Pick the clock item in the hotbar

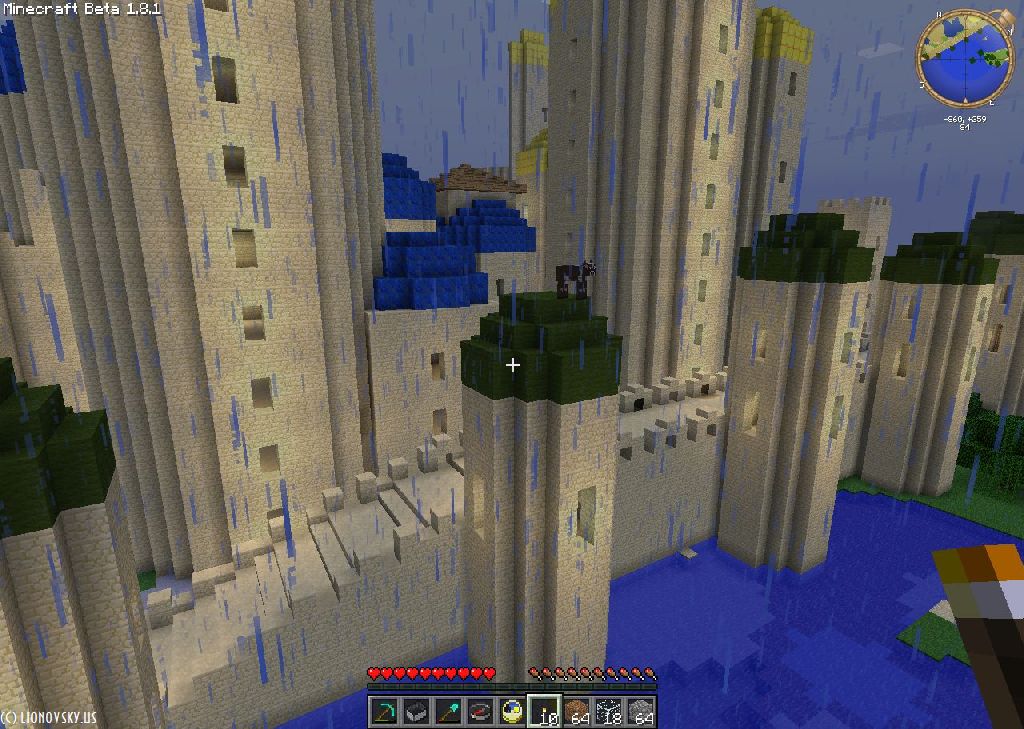(513, 711)
